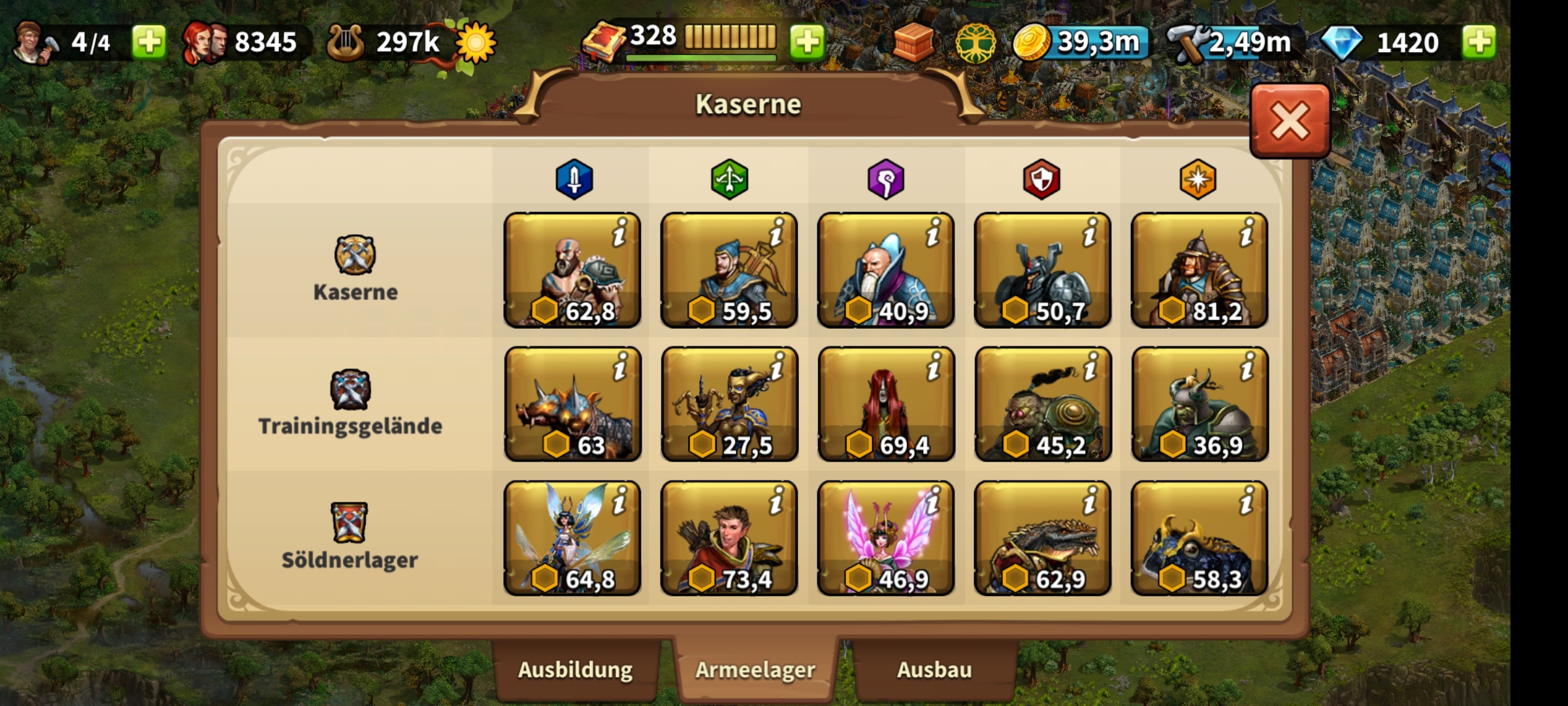Open the Ausbau tab
The height and width of the screenshot is (706, 1568).
pos(934,670)
